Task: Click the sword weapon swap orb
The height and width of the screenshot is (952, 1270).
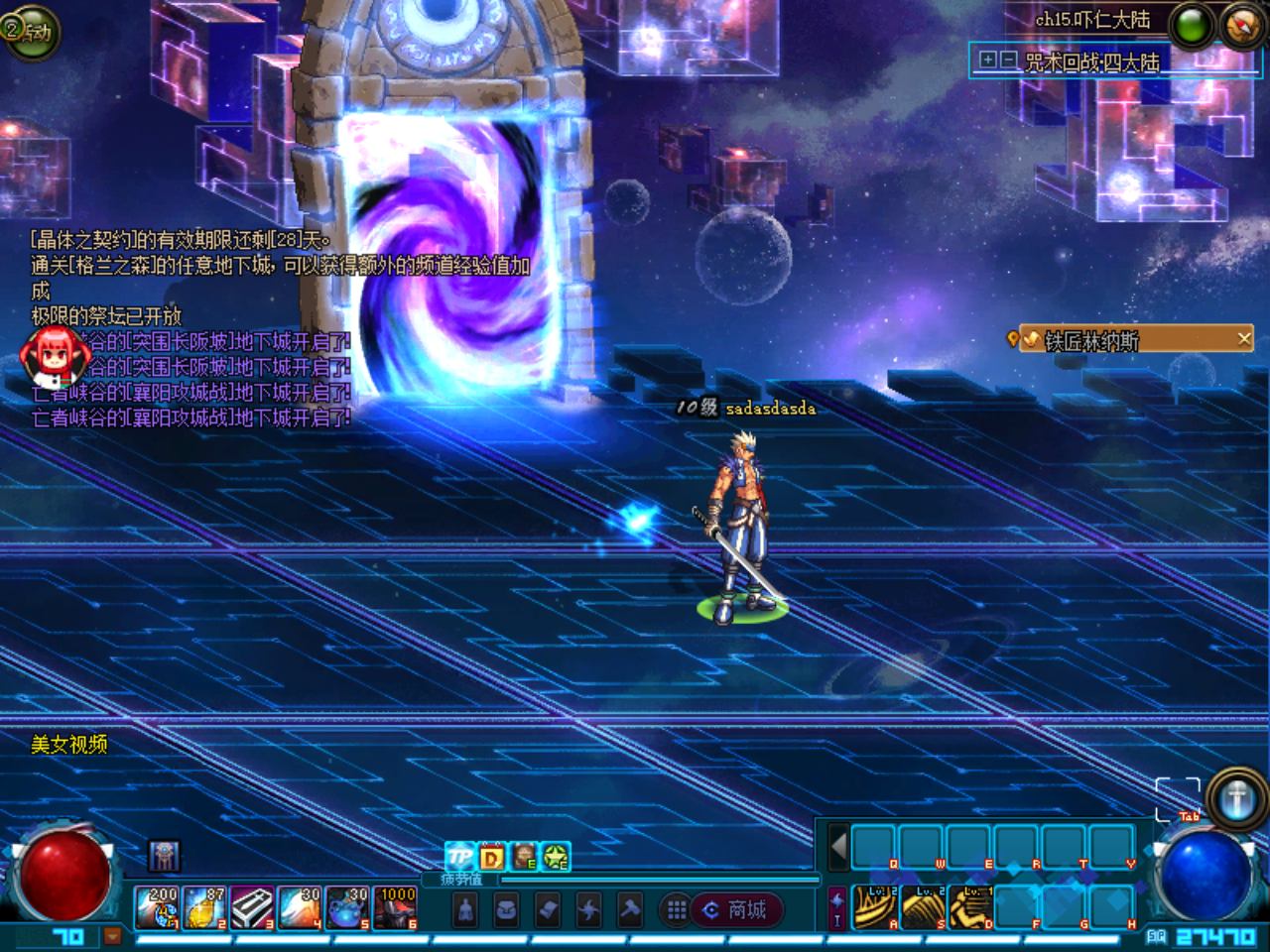Action: [x=1236, y=798]
